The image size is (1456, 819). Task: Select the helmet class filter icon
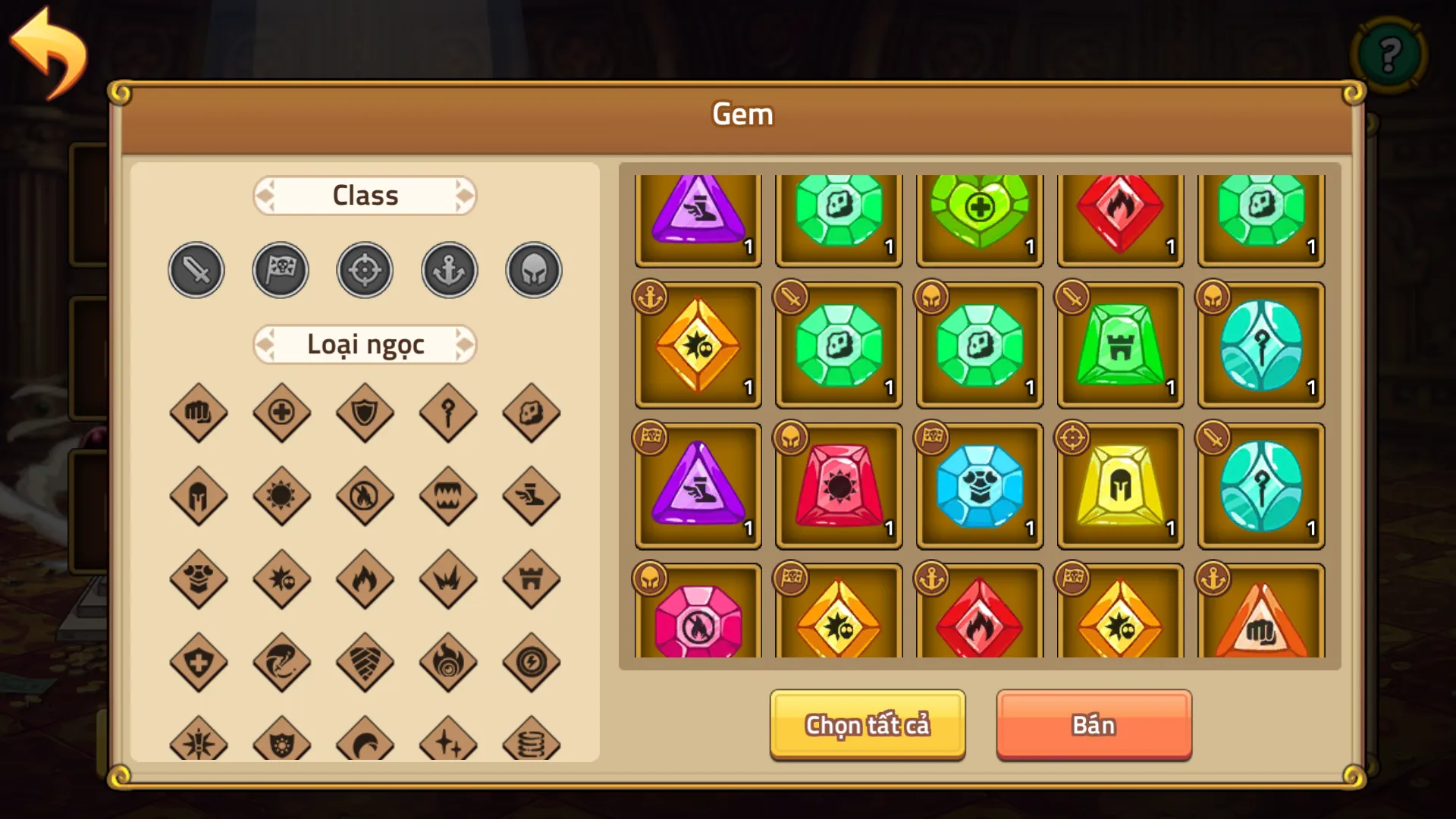click(x=532, y=269)
